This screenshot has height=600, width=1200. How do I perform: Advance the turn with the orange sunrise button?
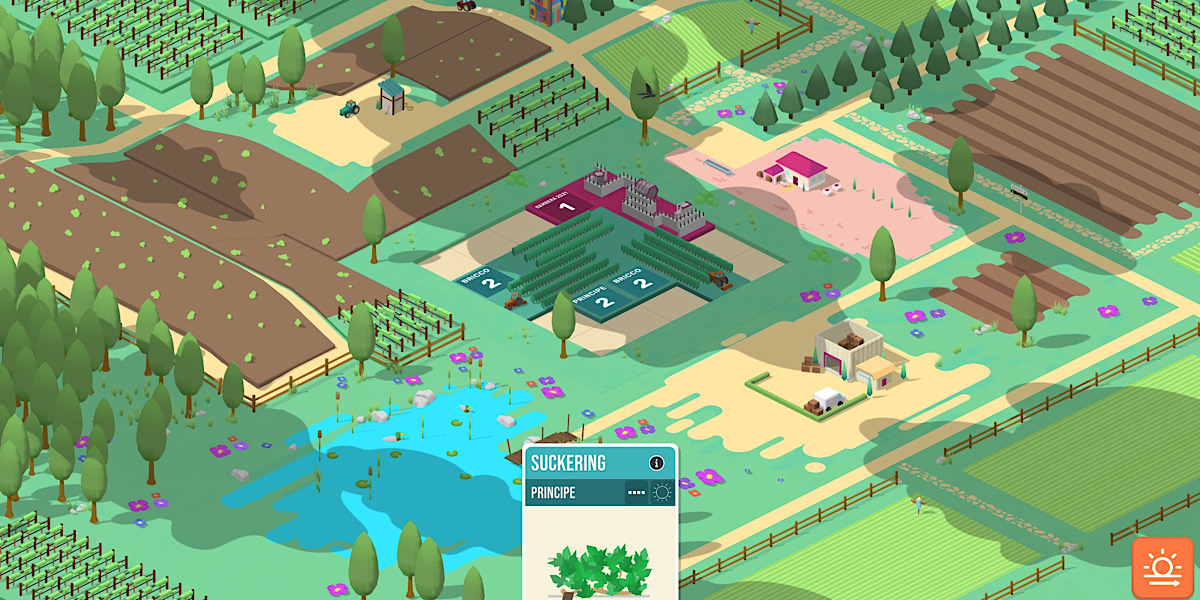1164,568
